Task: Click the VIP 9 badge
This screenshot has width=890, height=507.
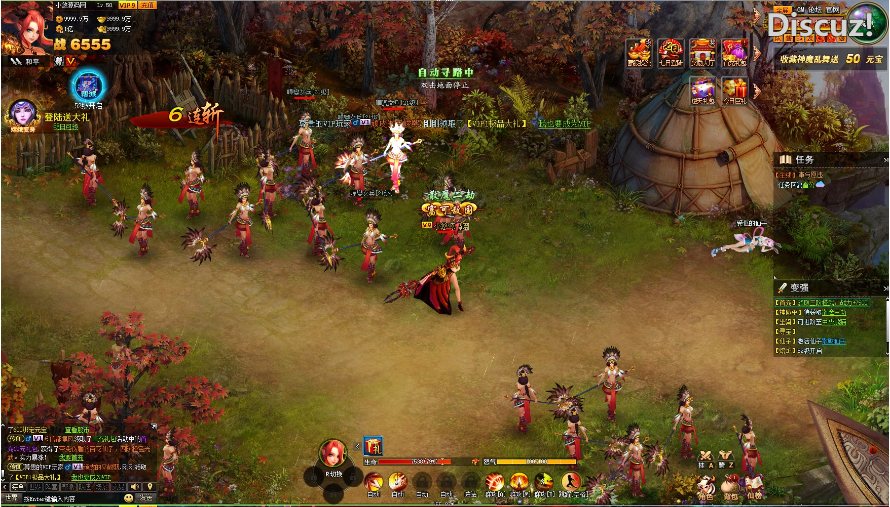Action: tap(126, 6)
